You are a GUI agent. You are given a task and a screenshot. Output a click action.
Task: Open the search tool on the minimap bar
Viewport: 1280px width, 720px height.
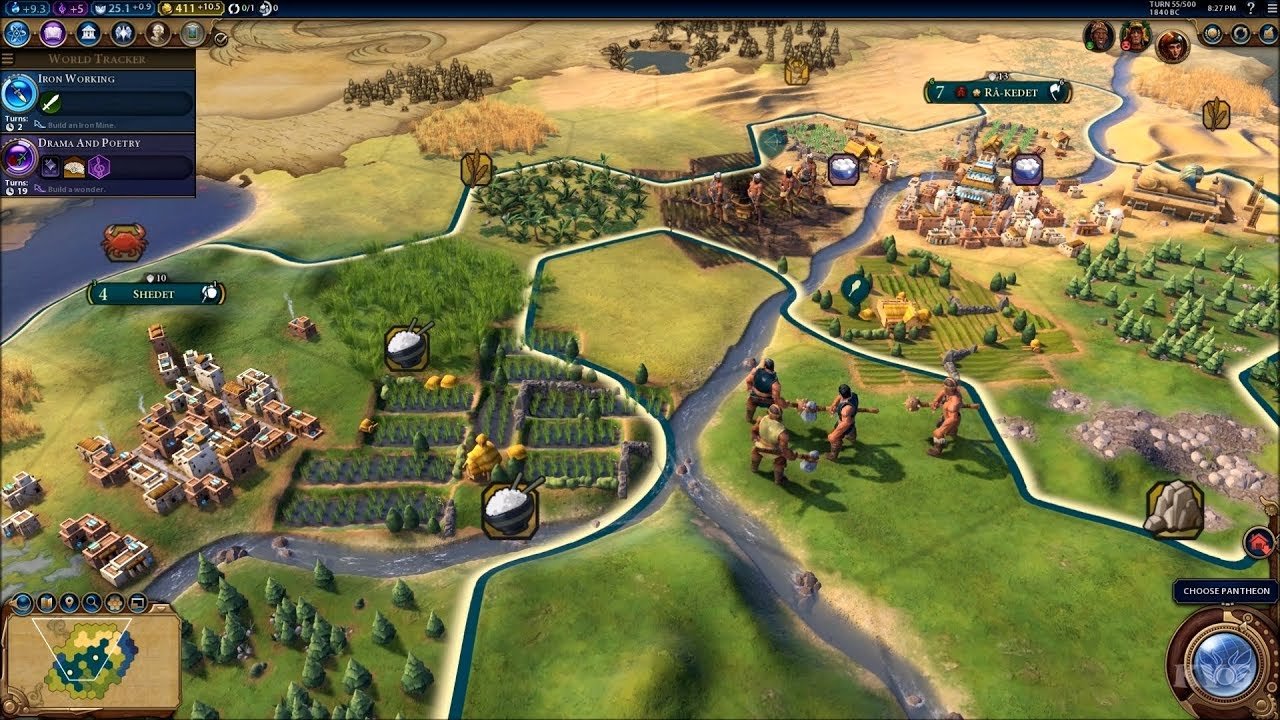point(91,602)
